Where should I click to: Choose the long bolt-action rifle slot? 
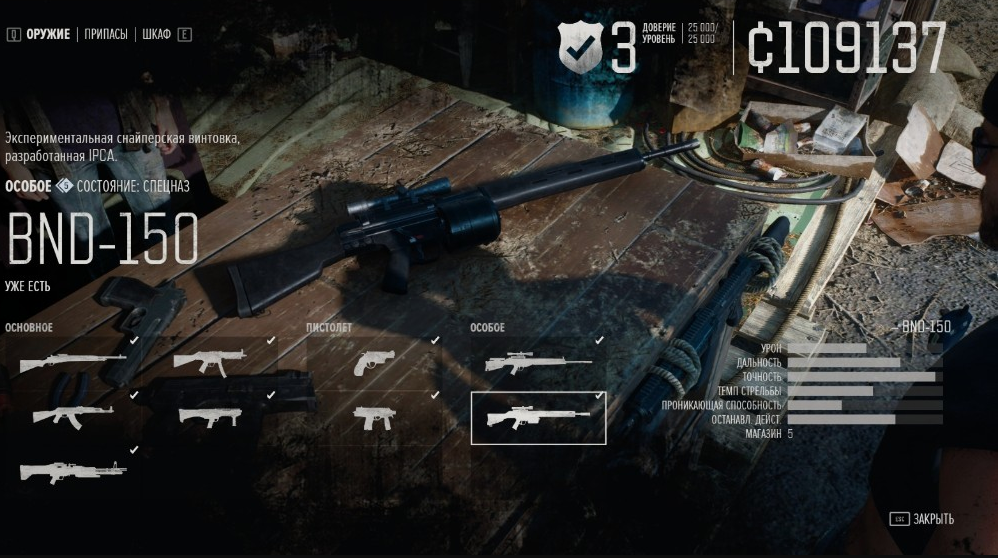pos(72,360)
